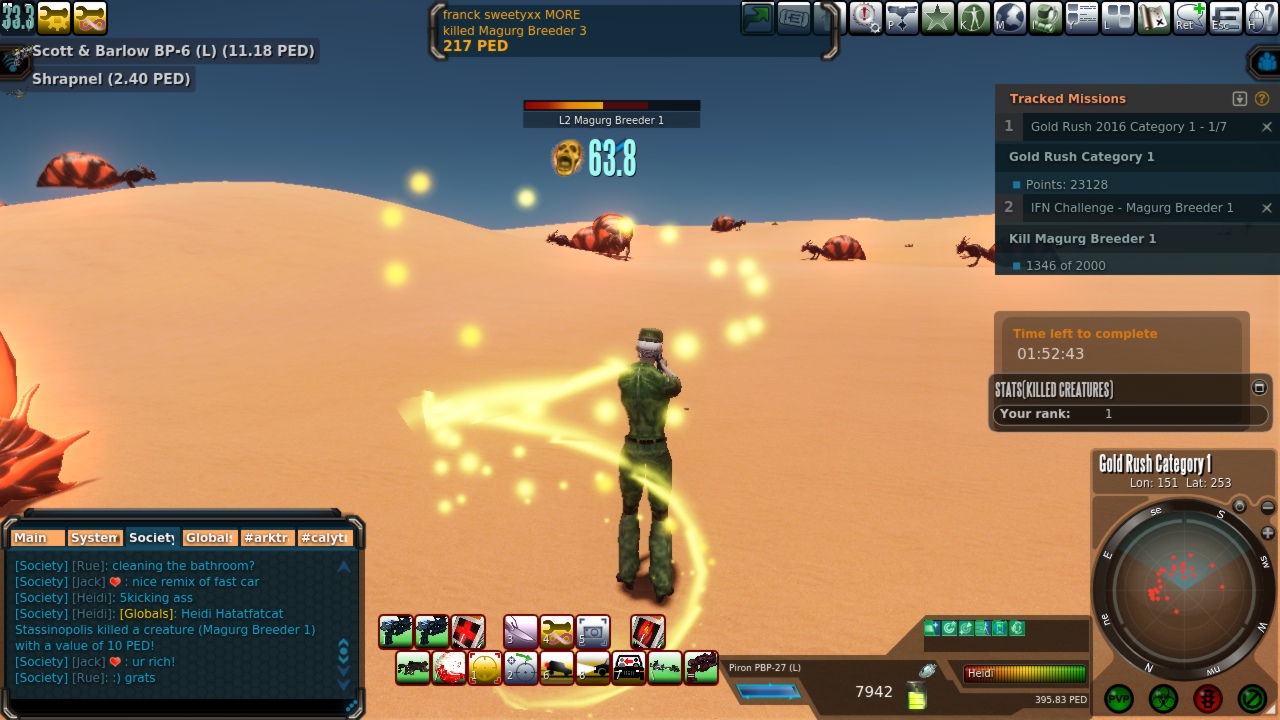
Task: Switch to the Society chat tab
Action: pos(152,538)
